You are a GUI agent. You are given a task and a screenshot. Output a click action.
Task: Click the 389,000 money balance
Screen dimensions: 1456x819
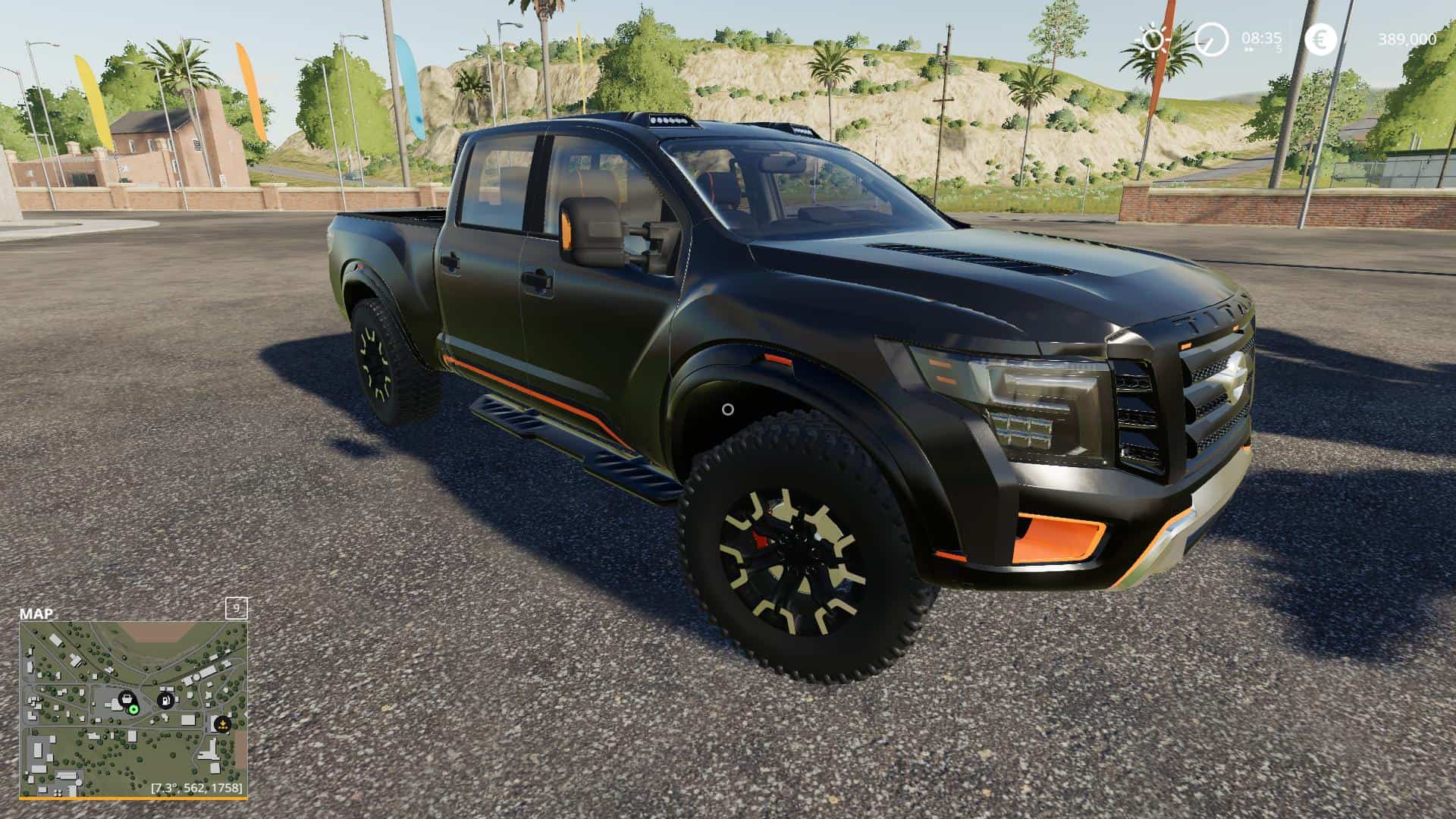(1407, 39)
